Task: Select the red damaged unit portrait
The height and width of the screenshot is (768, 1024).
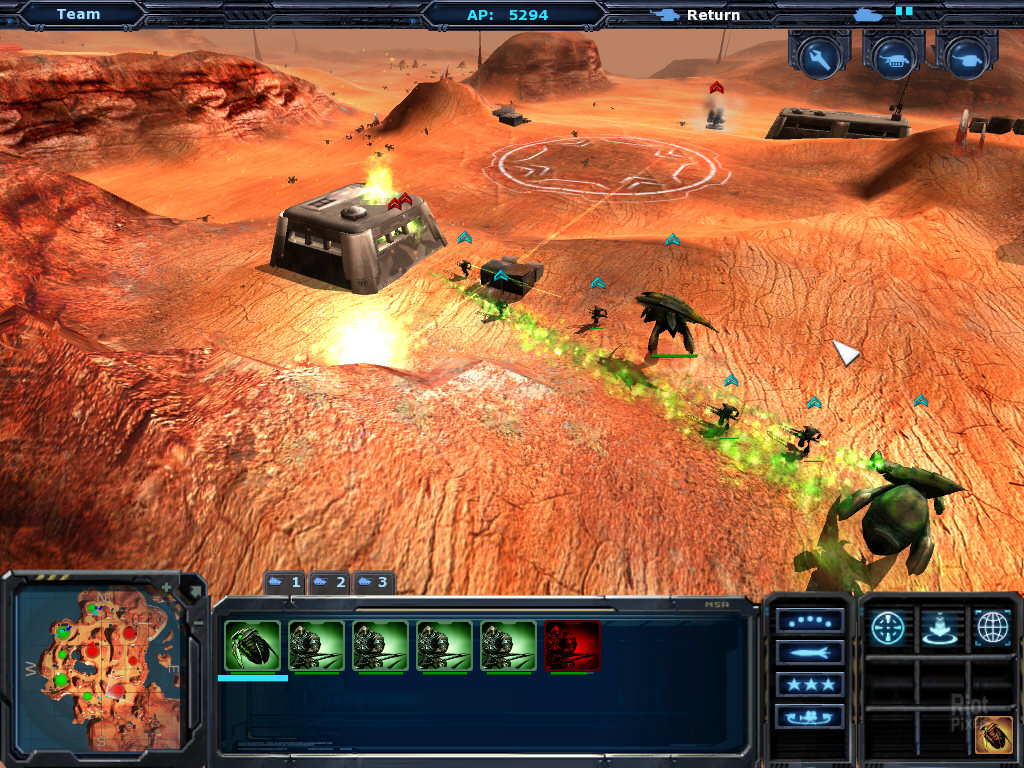Action: click(x=572, y=646)
